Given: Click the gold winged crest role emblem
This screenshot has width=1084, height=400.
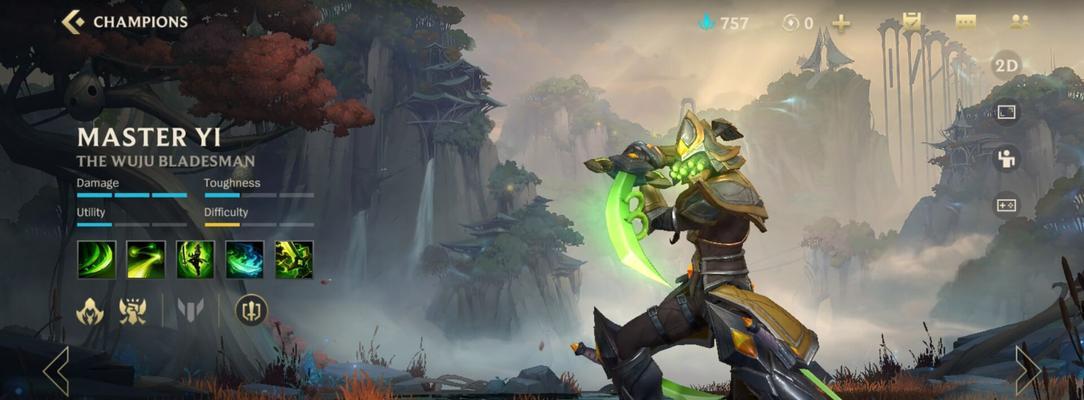Looking at the screenshot, I should pyautogui.click(x=133, y=311).
